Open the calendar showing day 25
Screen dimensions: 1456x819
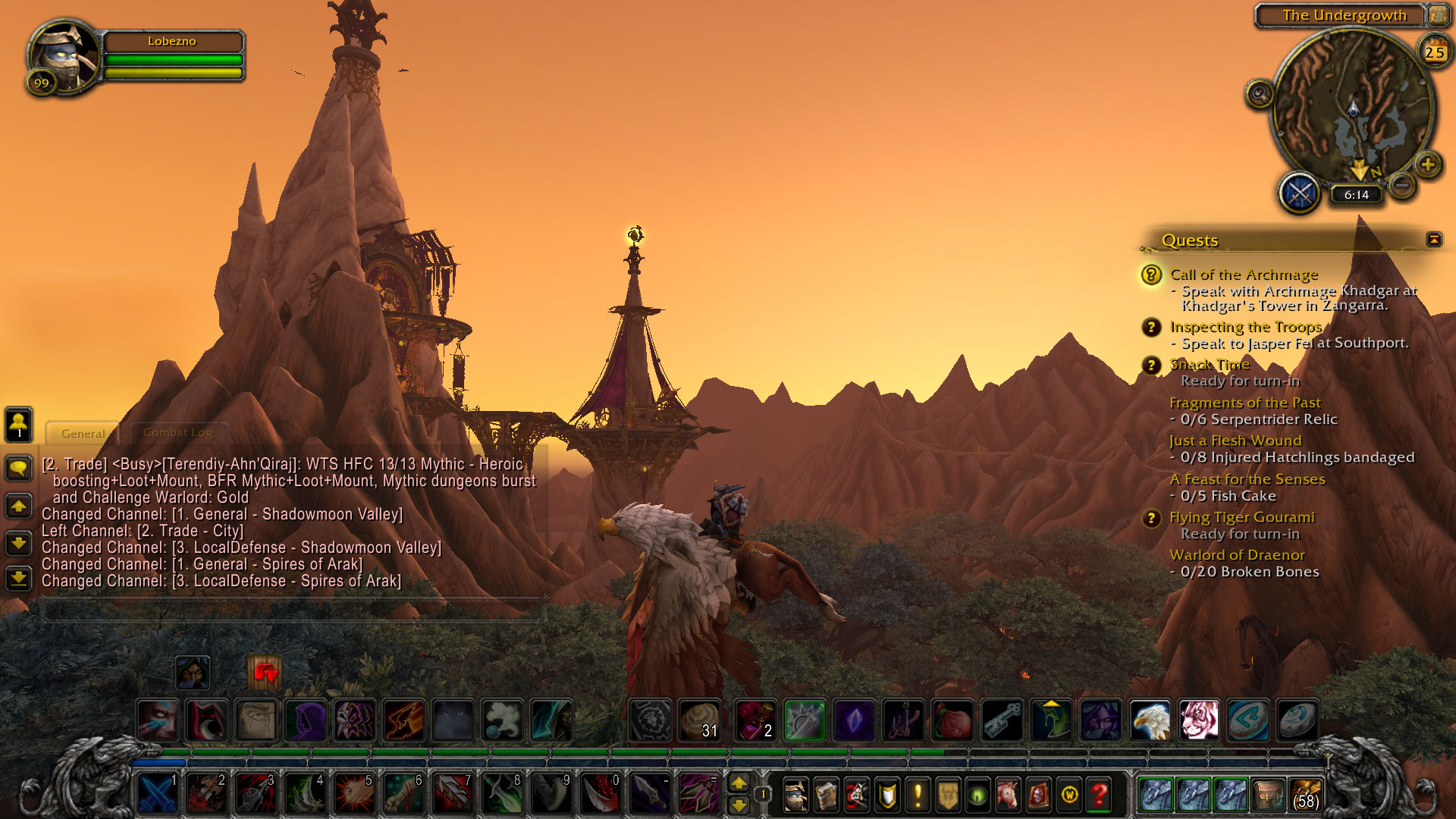click(1433, 52)
